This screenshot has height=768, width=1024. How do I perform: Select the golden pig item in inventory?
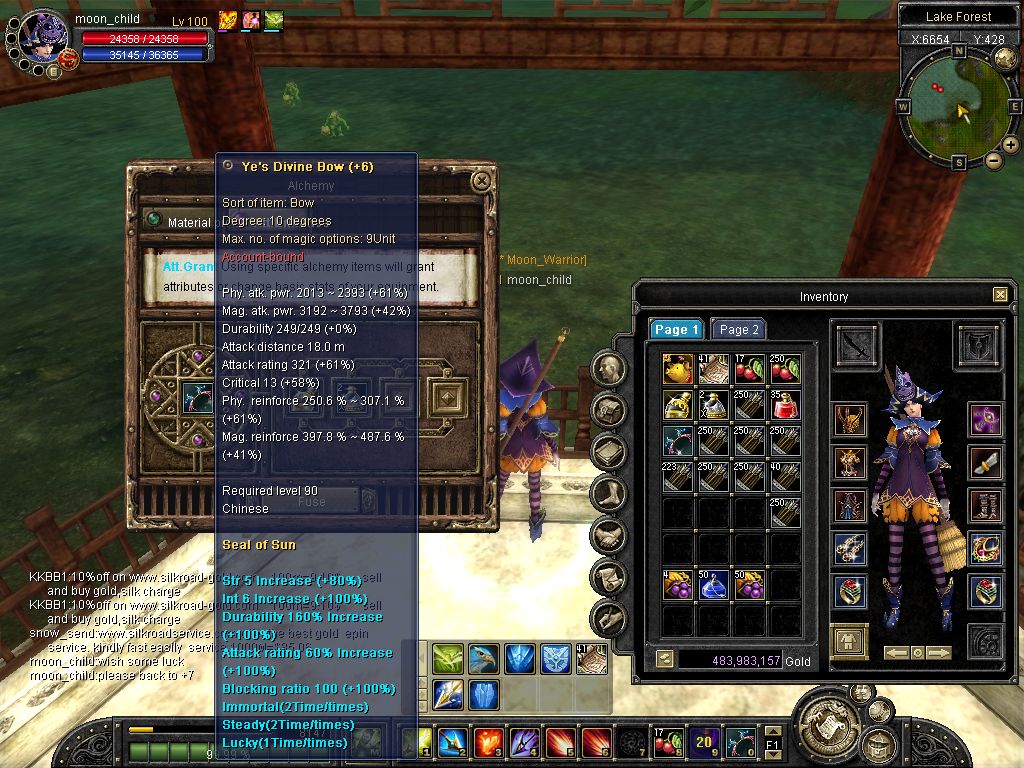677,369
